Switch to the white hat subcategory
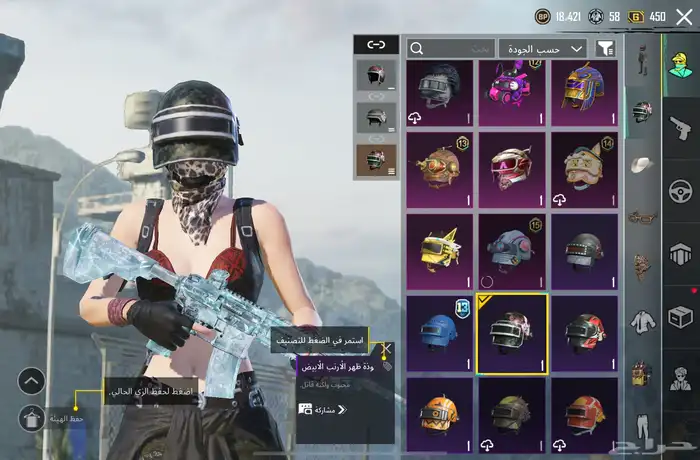The width and height of the screenshot is (700, 460). (x=641, y=164)
